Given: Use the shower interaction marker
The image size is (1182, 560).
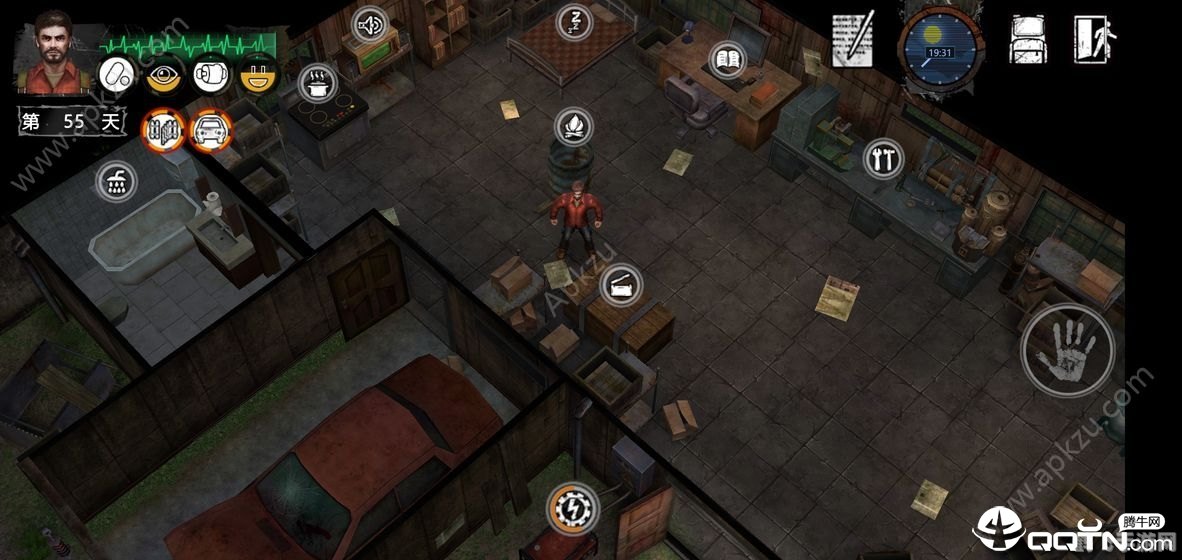Looking at the screenshot, I should click(116, 181).
